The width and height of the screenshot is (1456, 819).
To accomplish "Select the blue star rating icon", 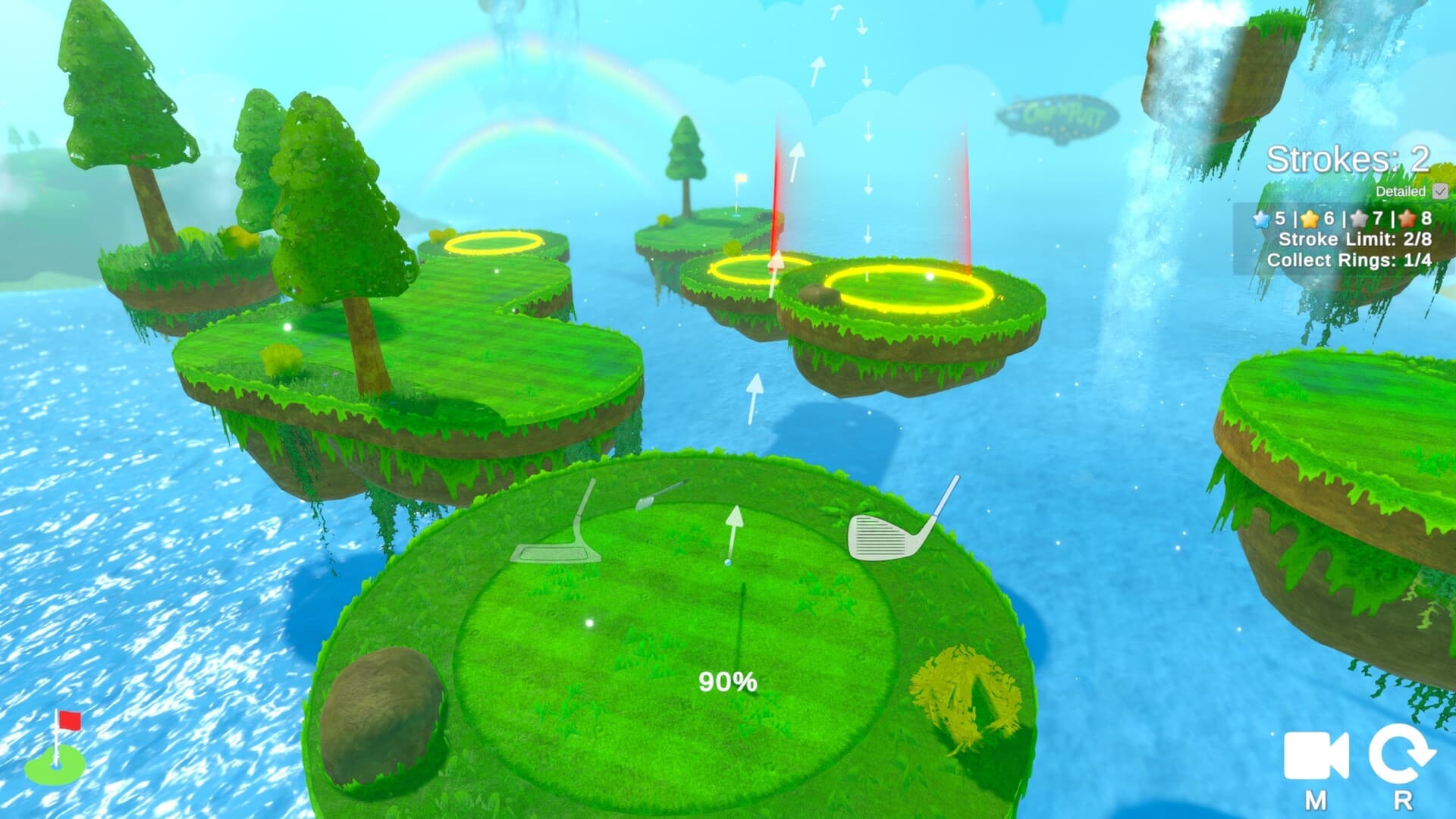I will (1259, 220).
